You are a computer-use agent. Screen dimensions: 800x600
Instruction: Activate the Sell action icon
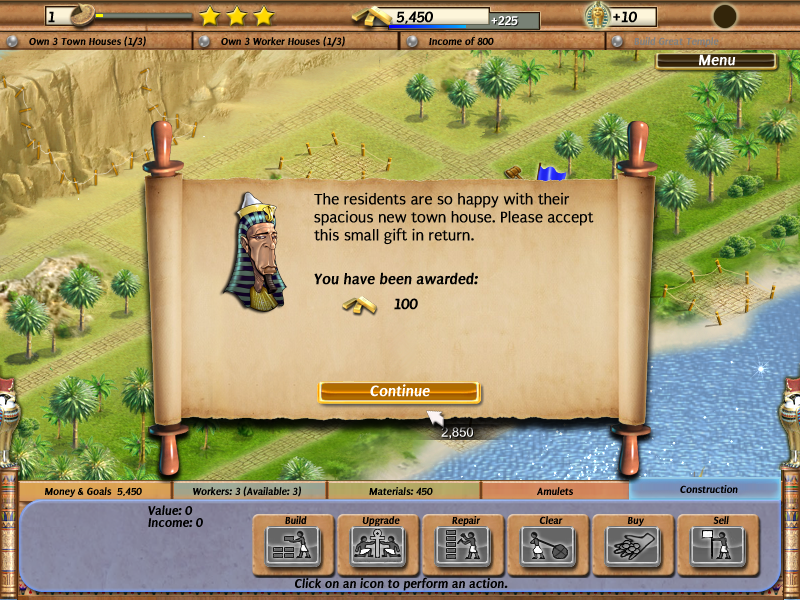720,543
